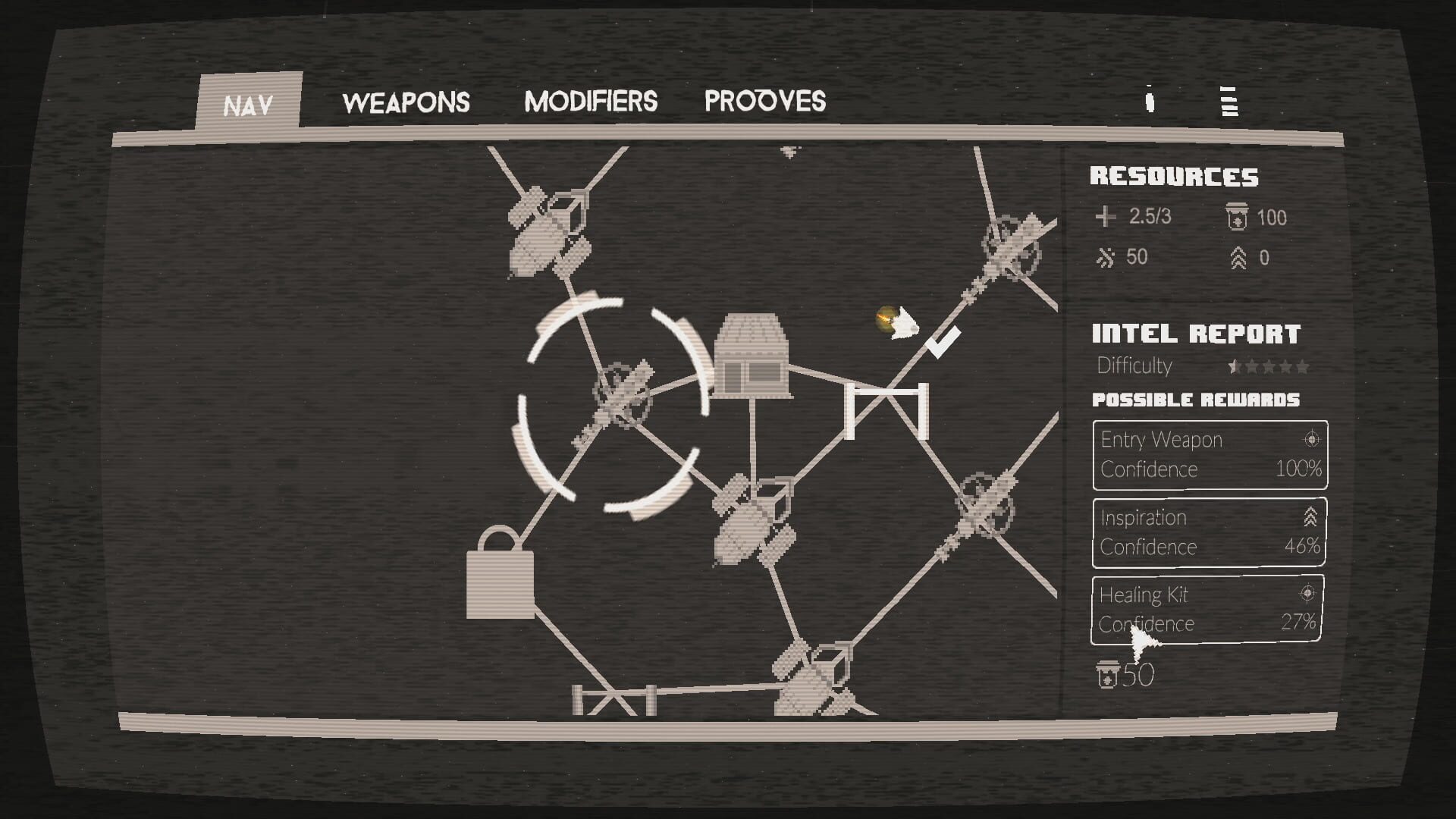Screen dimensions: 1456x819
Task: Open the hamburger menu at top right
Action: pyautogui.click(x=1228, y=102)
